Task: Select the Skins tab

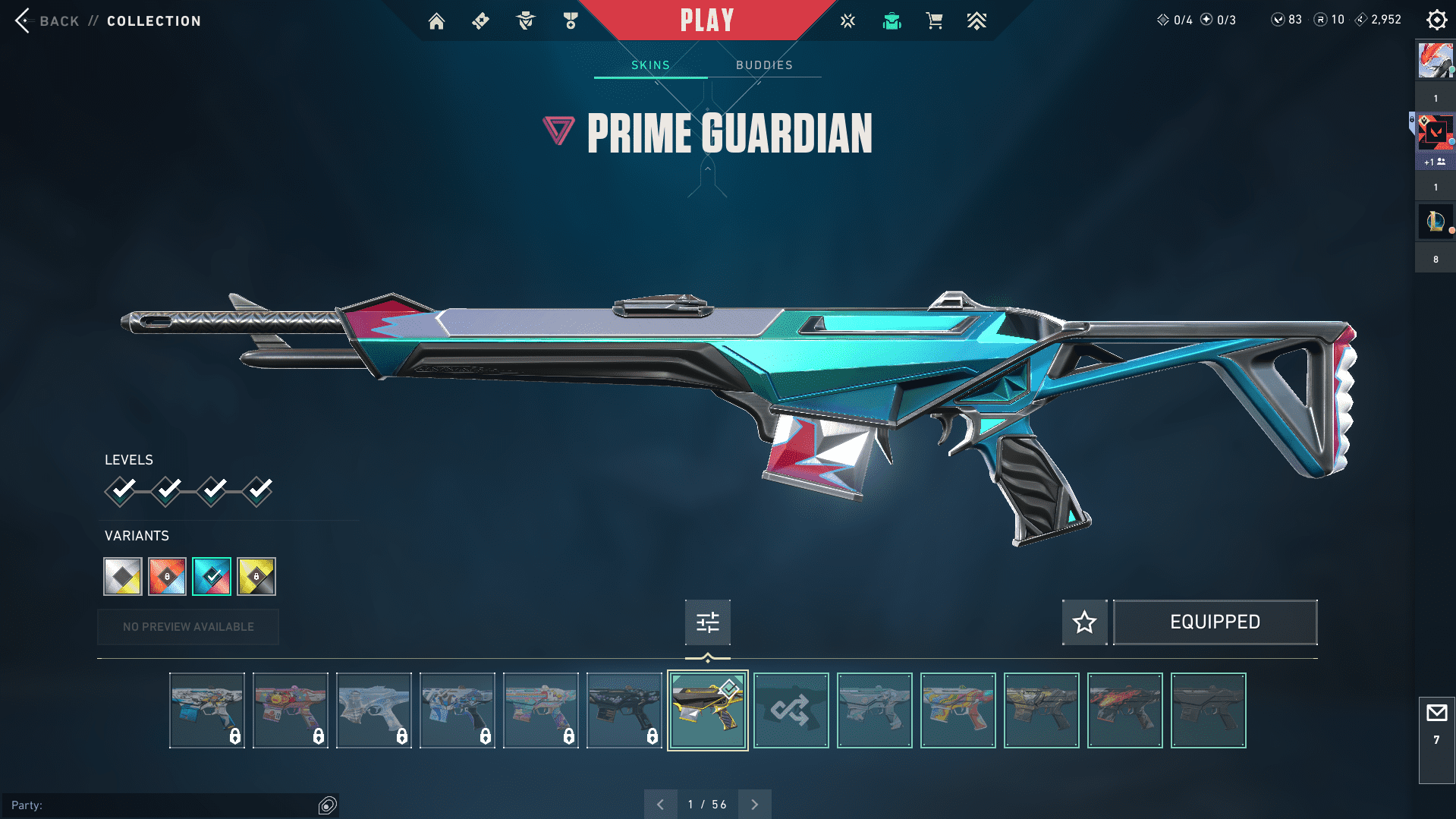Action: tap(650, 65)
